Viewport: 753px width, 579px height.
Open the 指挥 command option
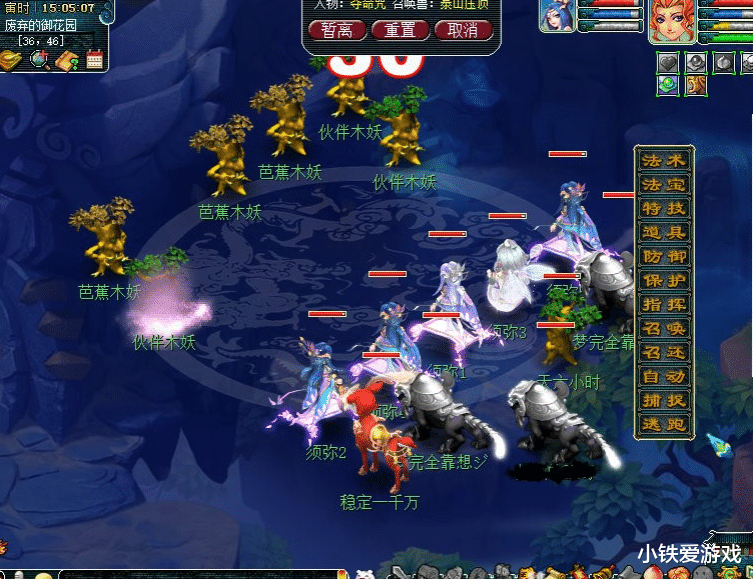664,305
